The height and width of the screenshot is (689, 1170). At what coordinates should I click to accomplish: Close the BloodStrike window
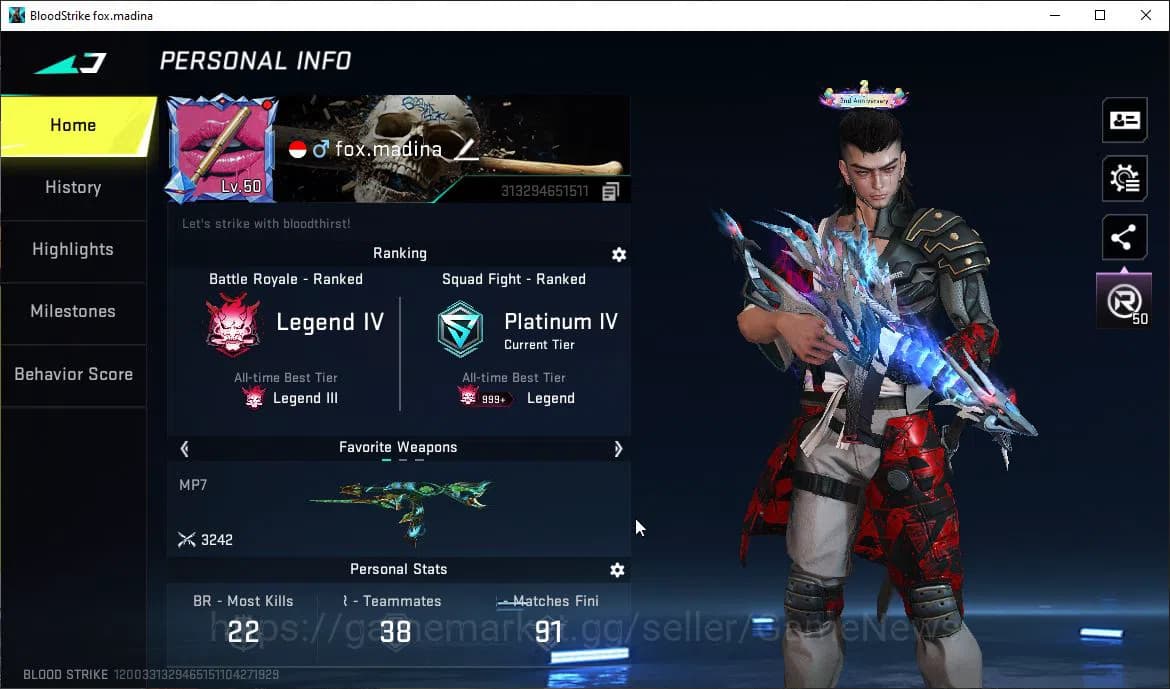pyautogui.click(x=1146, y=15)
